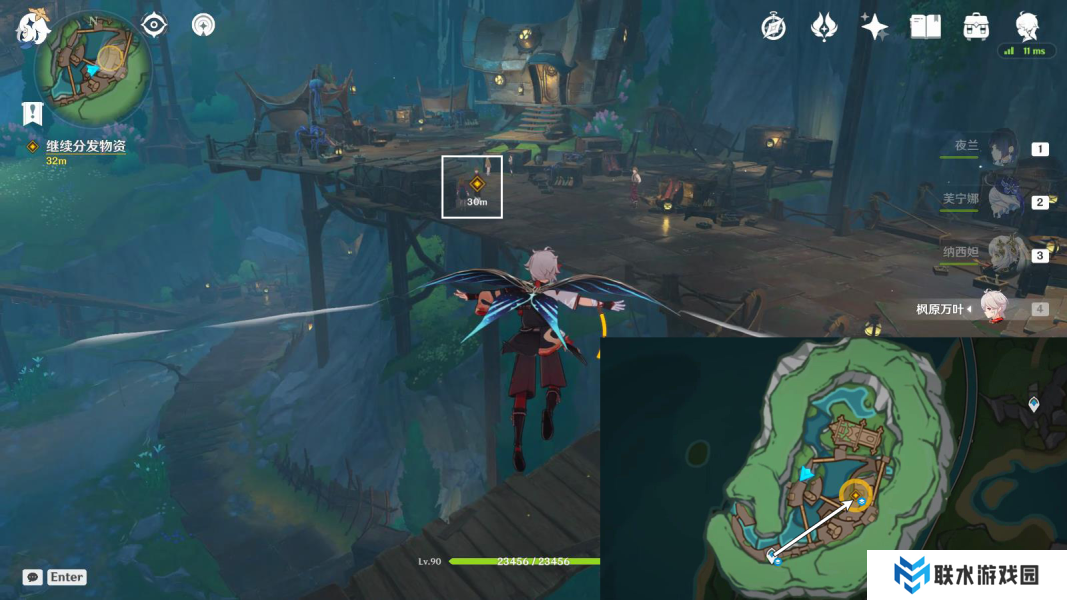
Task: Switch to party member 纳西妲
Action: click(1002, 254)
